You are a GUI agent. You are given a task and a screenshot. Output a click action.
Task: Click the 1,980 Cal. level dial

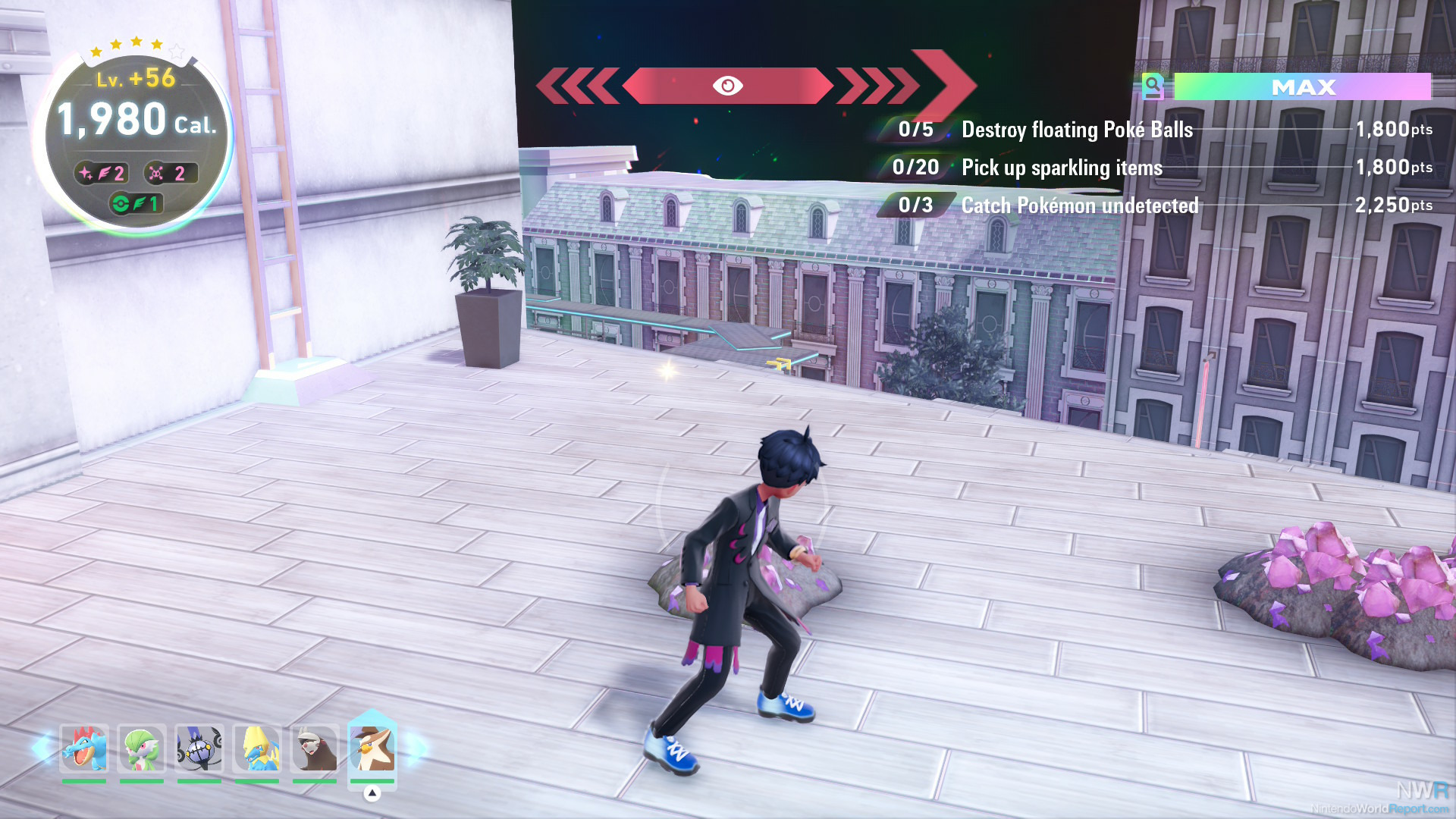136,121
